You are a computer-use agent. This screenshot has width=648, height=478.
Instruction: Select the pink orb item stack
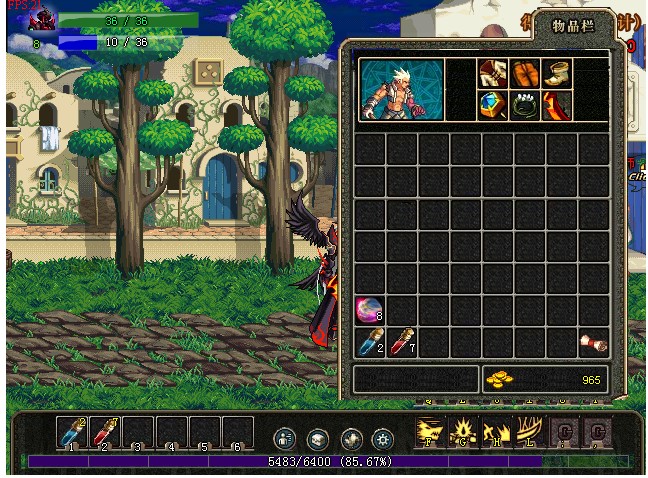[x=369, y=310]
